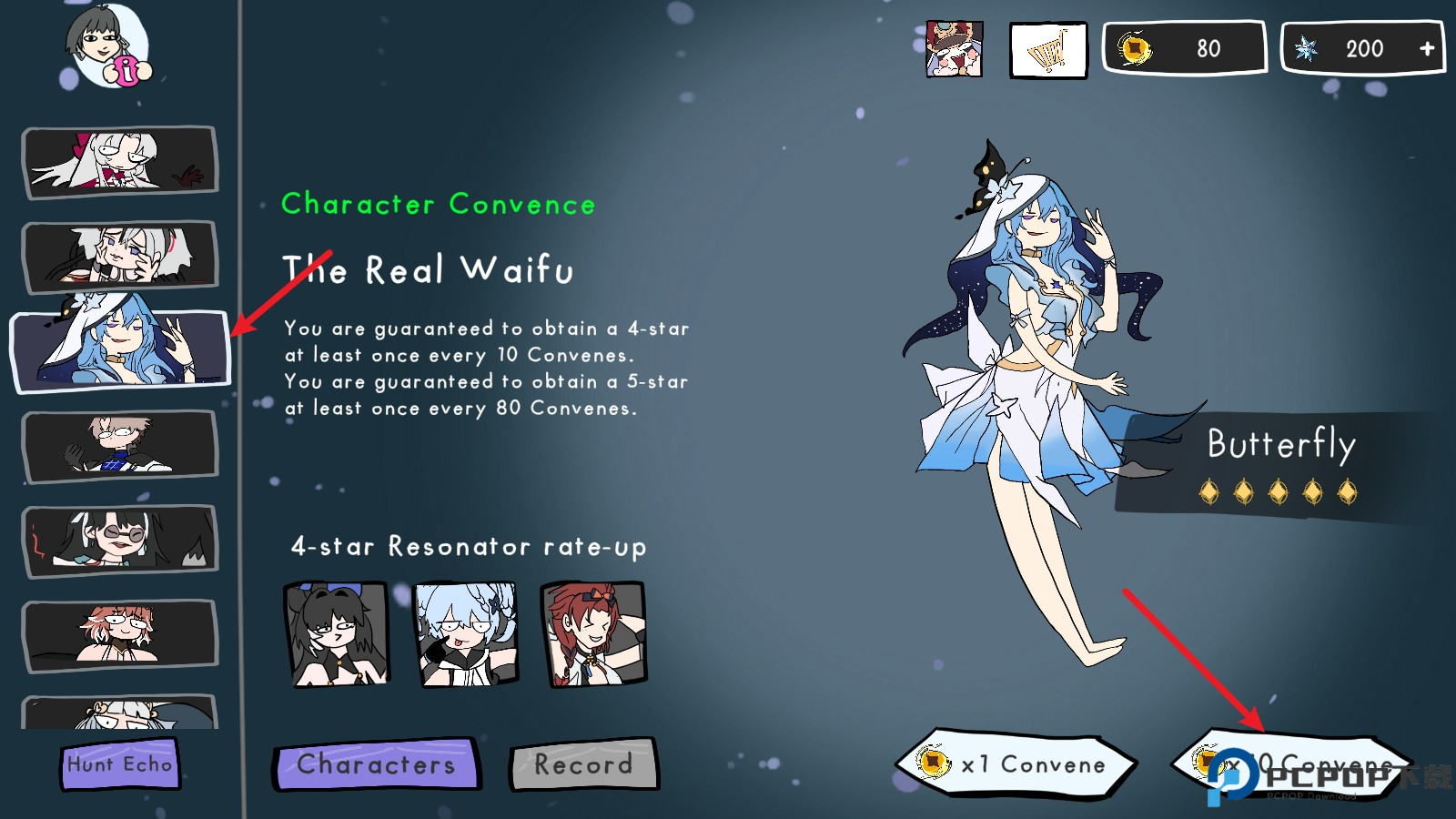
Task: Choose the orange-haired character banner
Action: (120, 634)
